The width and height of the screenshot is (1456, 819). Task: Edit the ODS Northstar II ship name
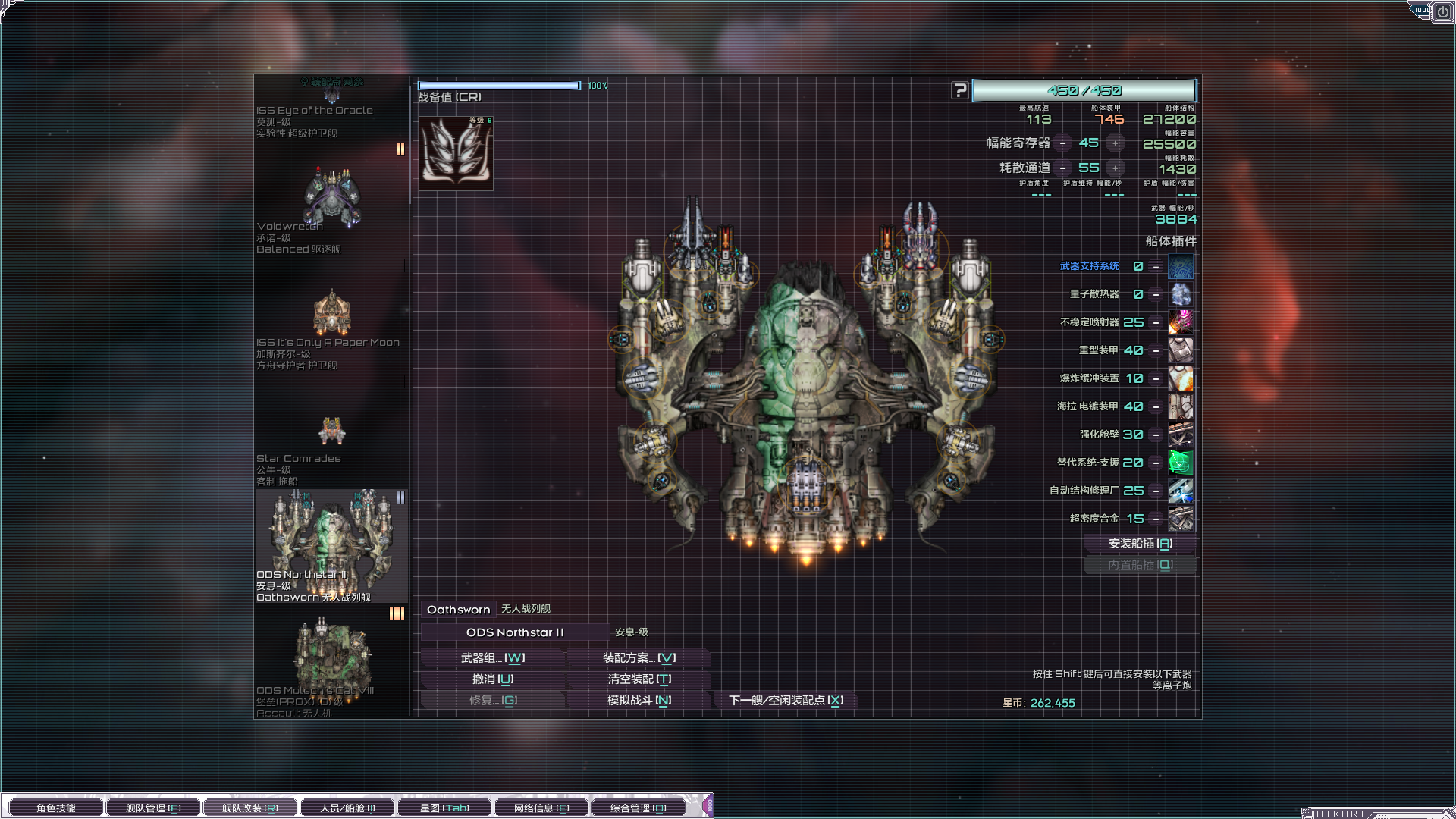pyautogui.click(x=515, y=632)
